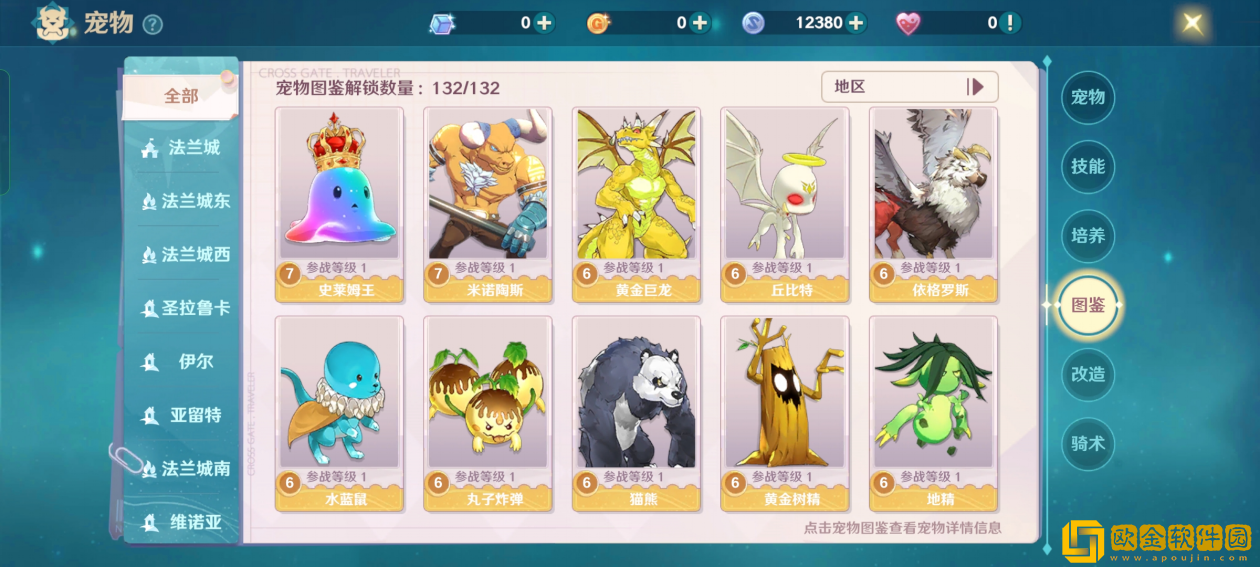Go to the 培养 training section
1260x567 pixels.
pos(1087,236)
